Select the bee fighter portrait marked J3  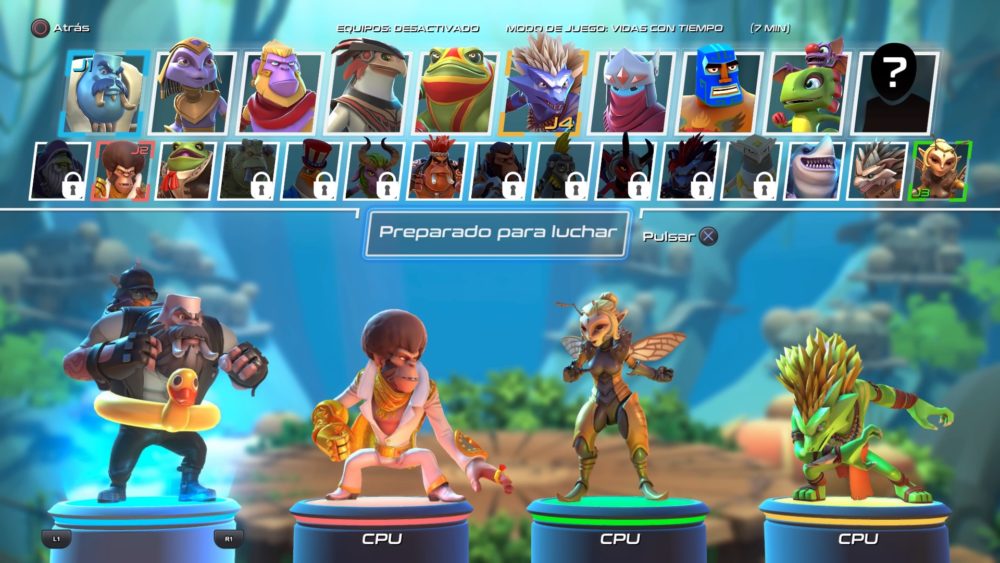point(938,170)
